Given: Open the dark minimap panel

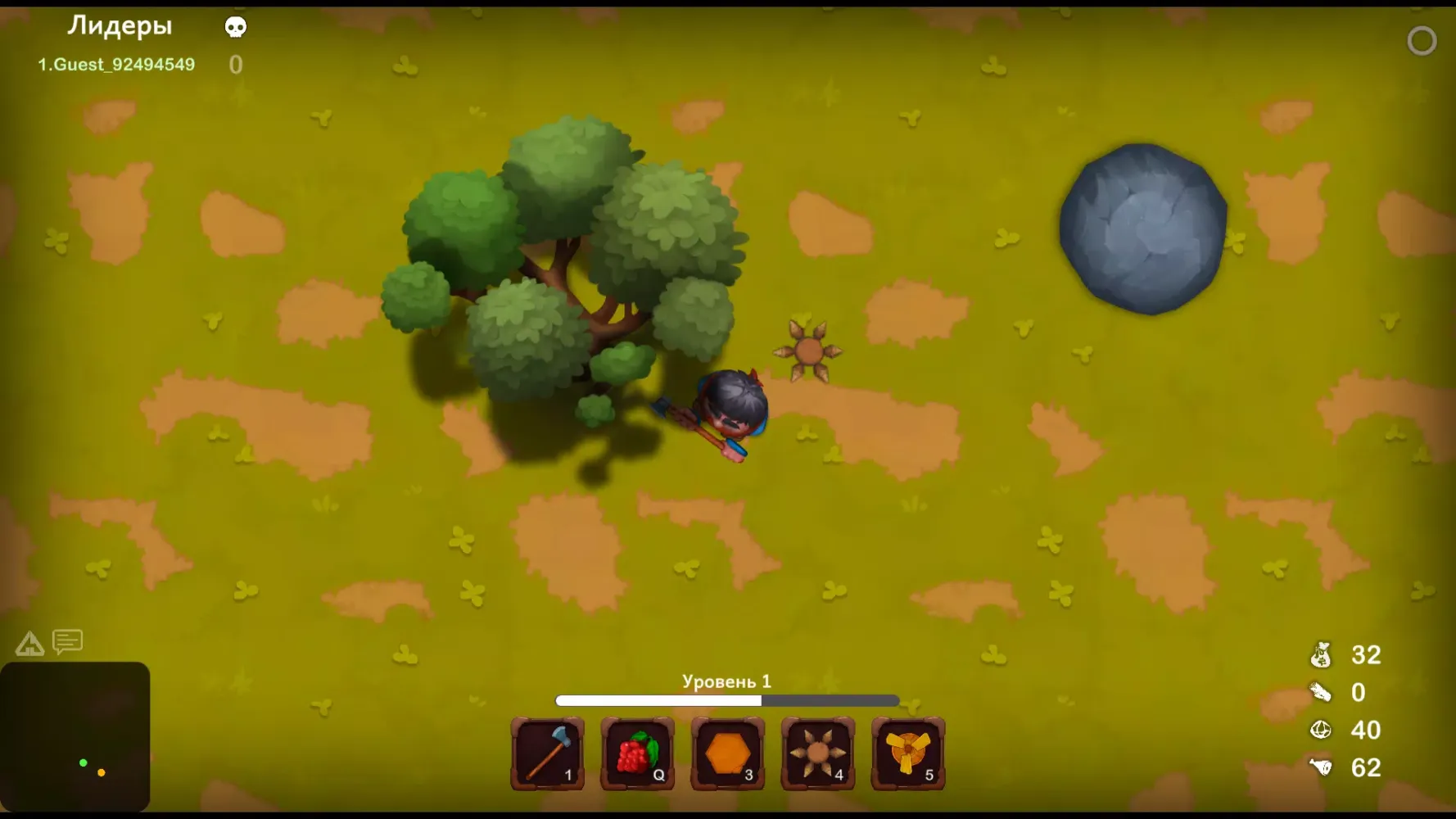Looking at the screenshot, I should [75, 735].
